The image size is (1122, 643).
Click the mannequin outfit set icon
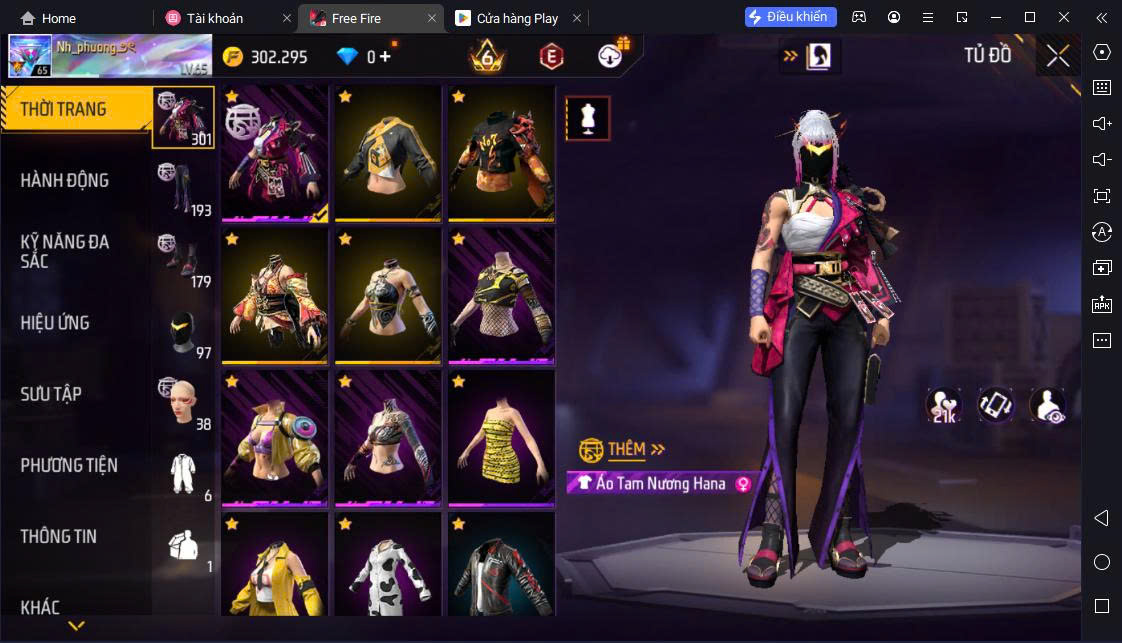588,119
